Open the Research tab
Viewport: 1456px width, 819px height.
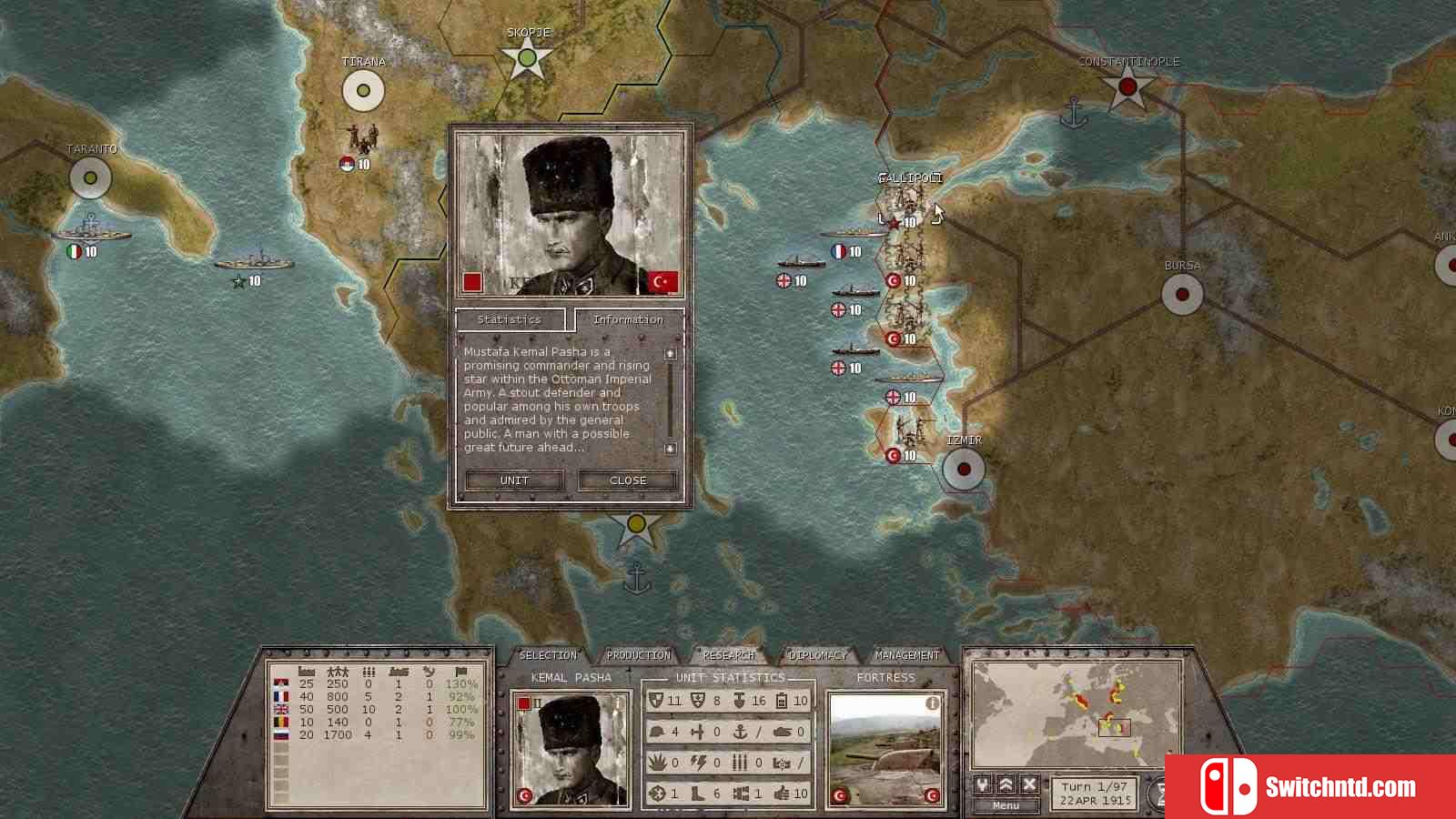pos(729,655)
